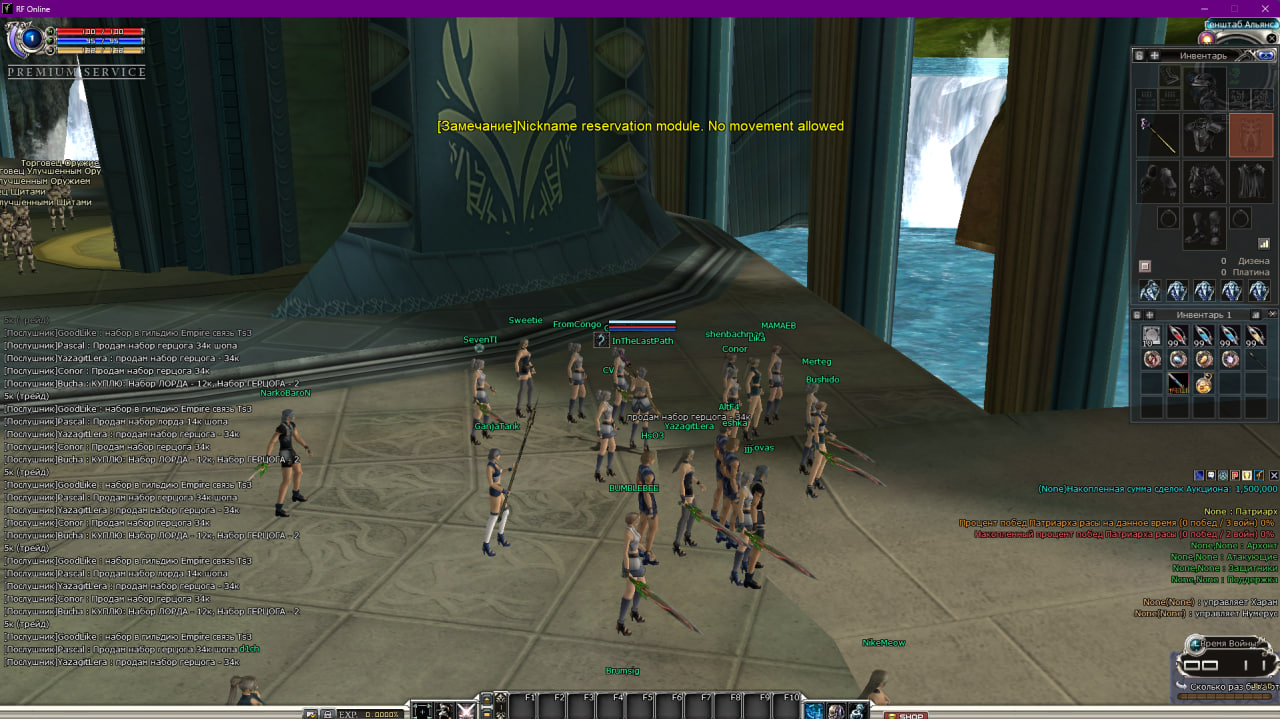
Task: Click the blue swirl icon beside F10
Action: click(x=814, y=711)
